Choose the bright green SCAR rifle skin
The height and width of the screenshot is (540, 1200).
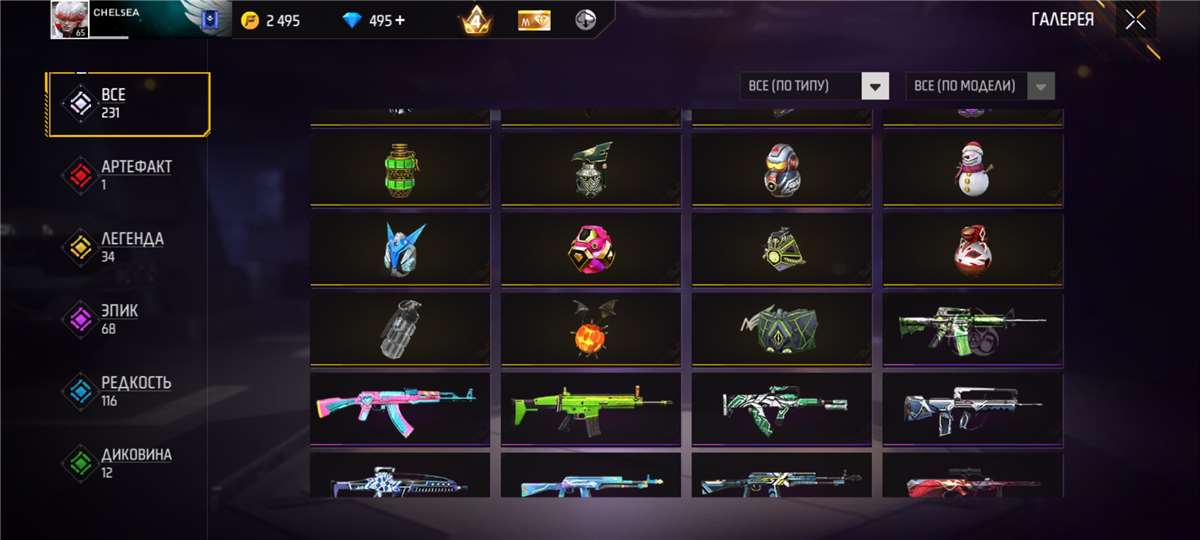click(590, 408)
